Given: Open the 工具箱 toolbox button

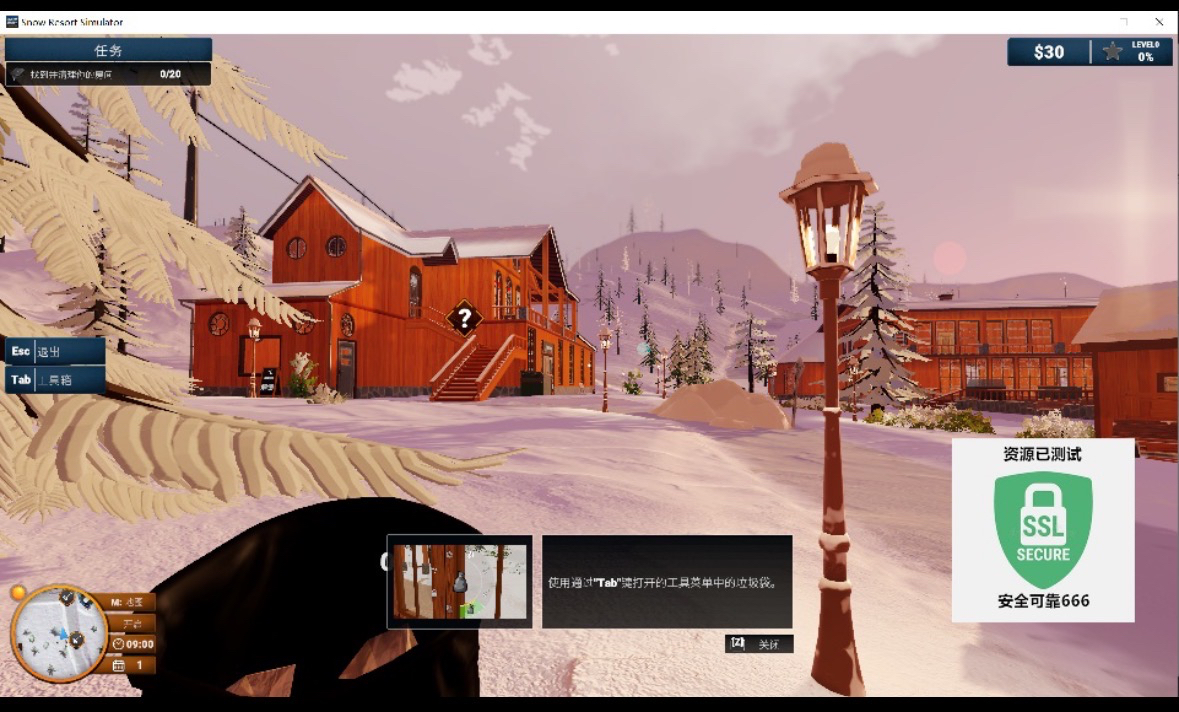Looking at the screenshot, I should pos(55,380).
